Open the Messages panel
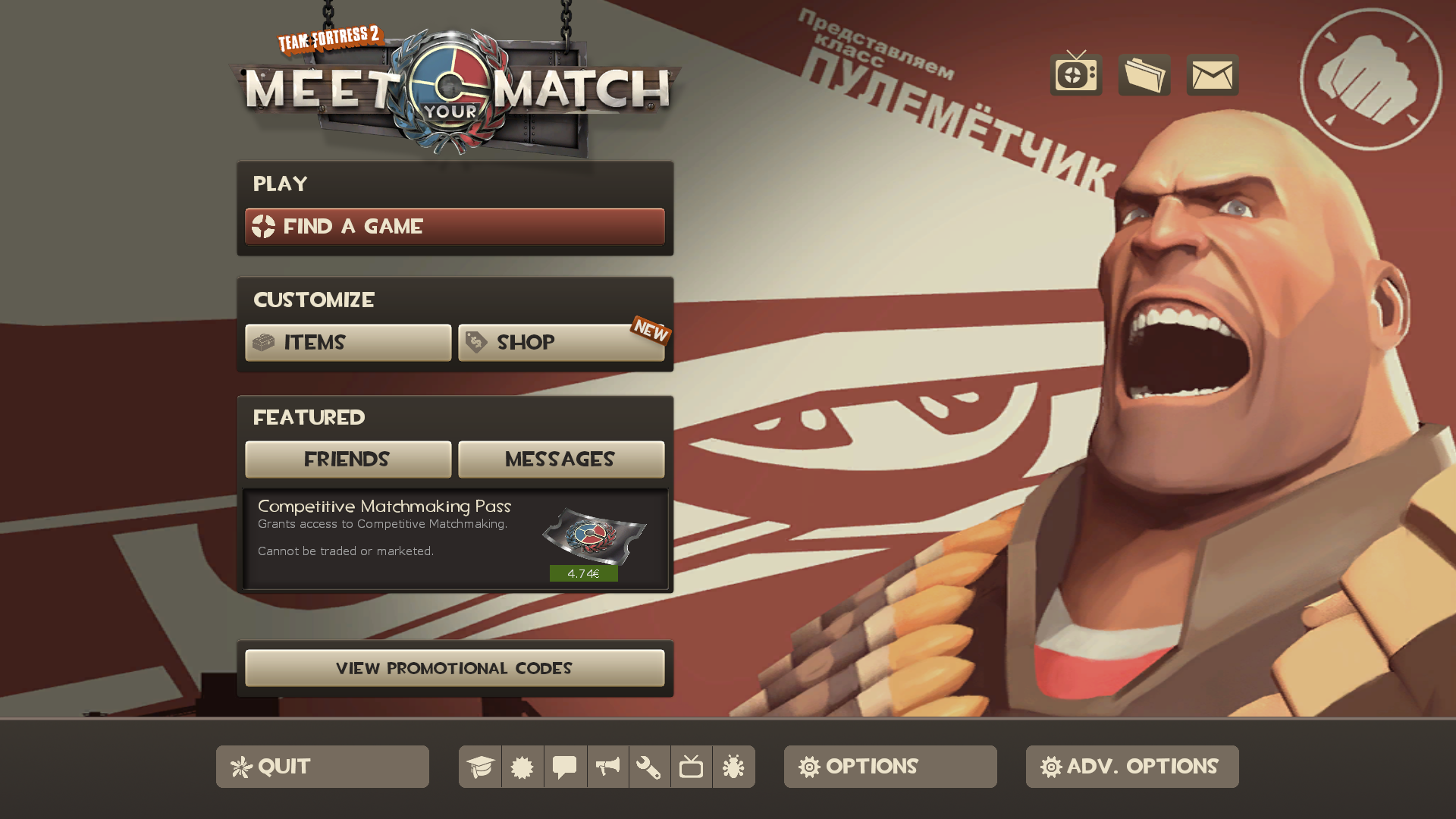The height and width of the screenshot is (819, 1456). pos(560,459)
